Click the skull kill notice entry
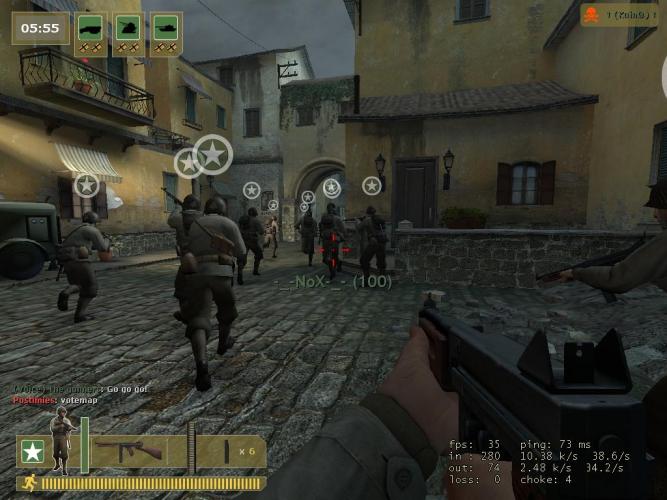The width and height of the screenshot is (667, 500). click(x=619, y=15)
